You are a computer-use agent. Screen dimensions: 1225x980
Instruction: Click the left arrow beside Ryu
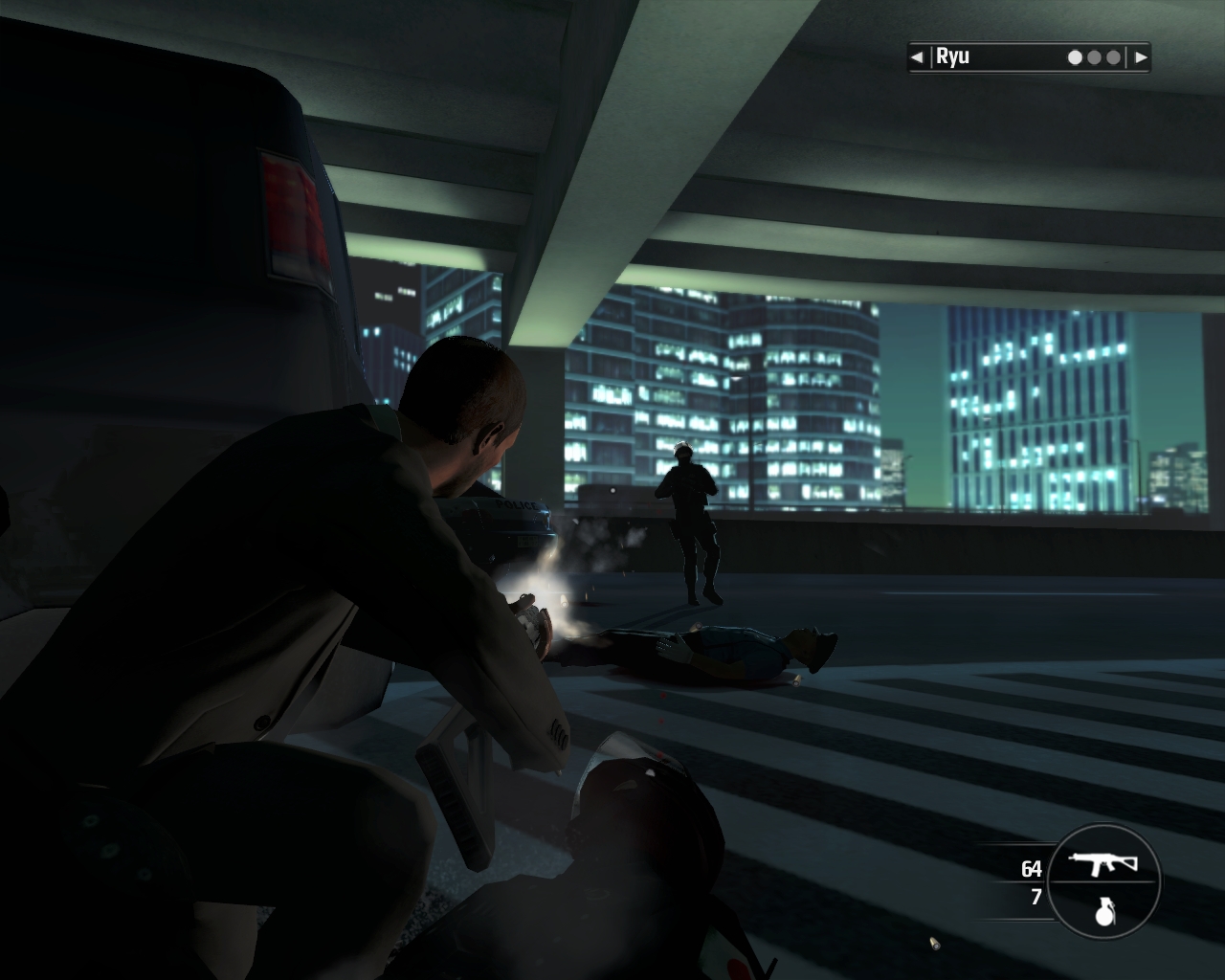[917, 57]
